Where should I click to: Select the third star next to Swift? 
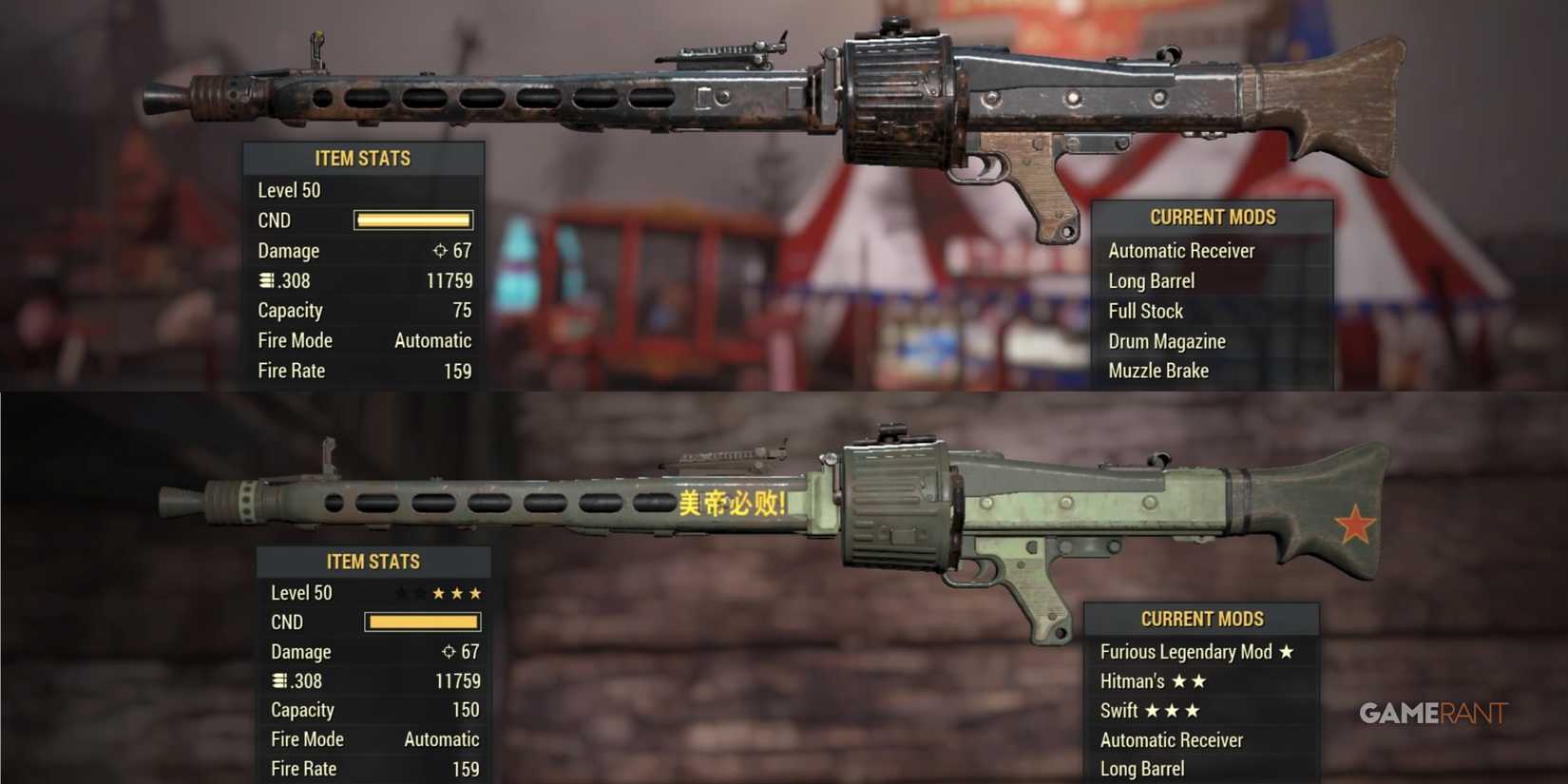1195,710
